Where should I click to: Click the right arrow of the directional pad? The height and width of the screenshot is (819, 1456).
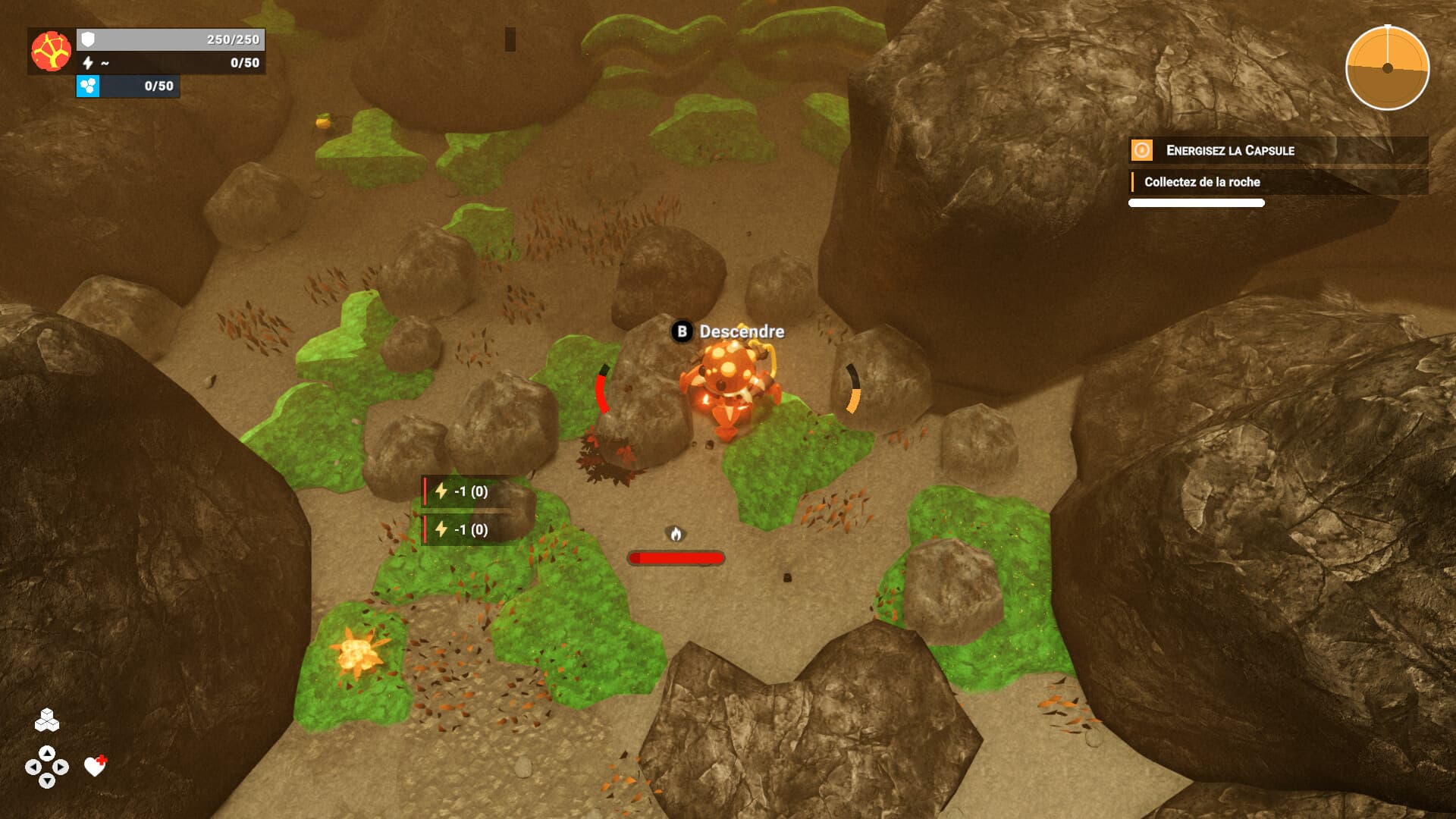pos(59,767)
